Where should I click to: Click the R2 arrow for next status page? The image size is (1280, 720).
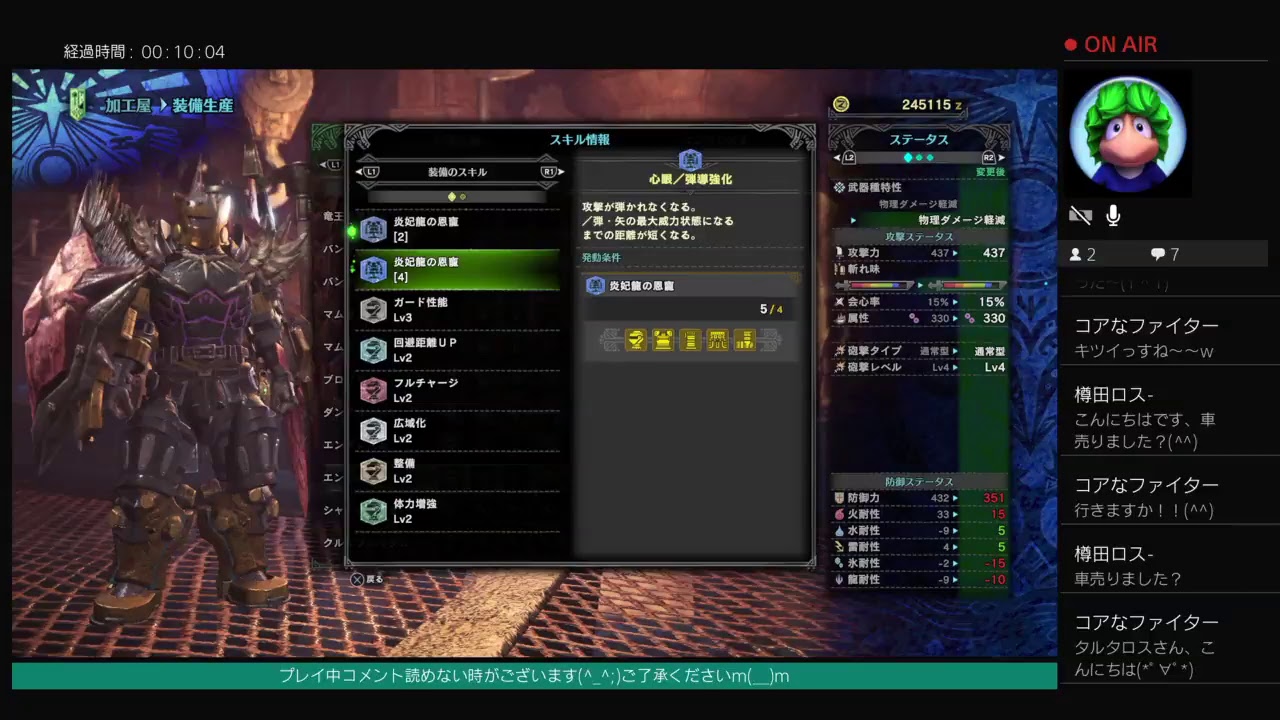click(x=1000, y=157)
